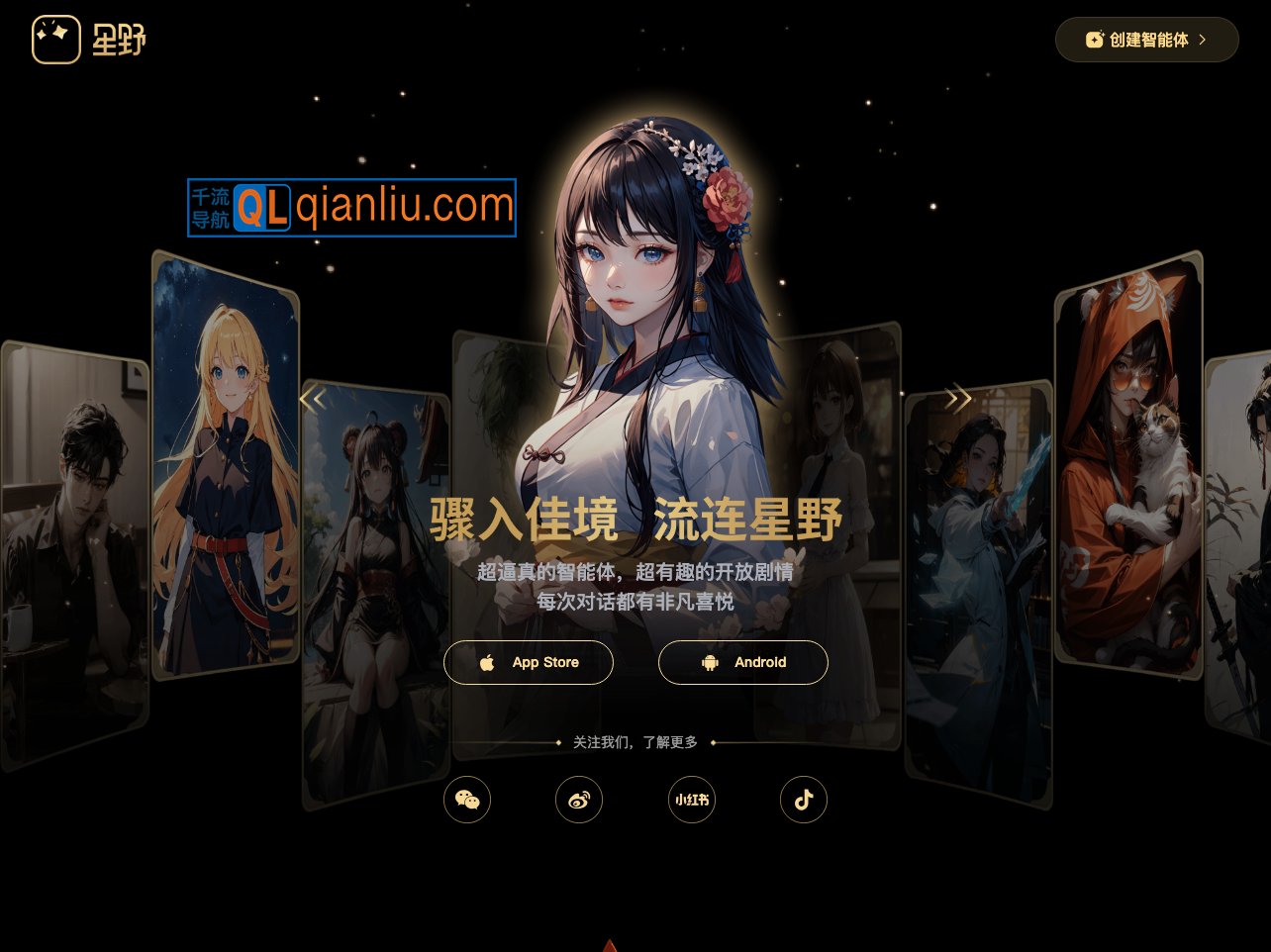Open the 小红书 (Xiaohongshu) icon
This screenshot has width=1271, height=952.
click(692, 800)
